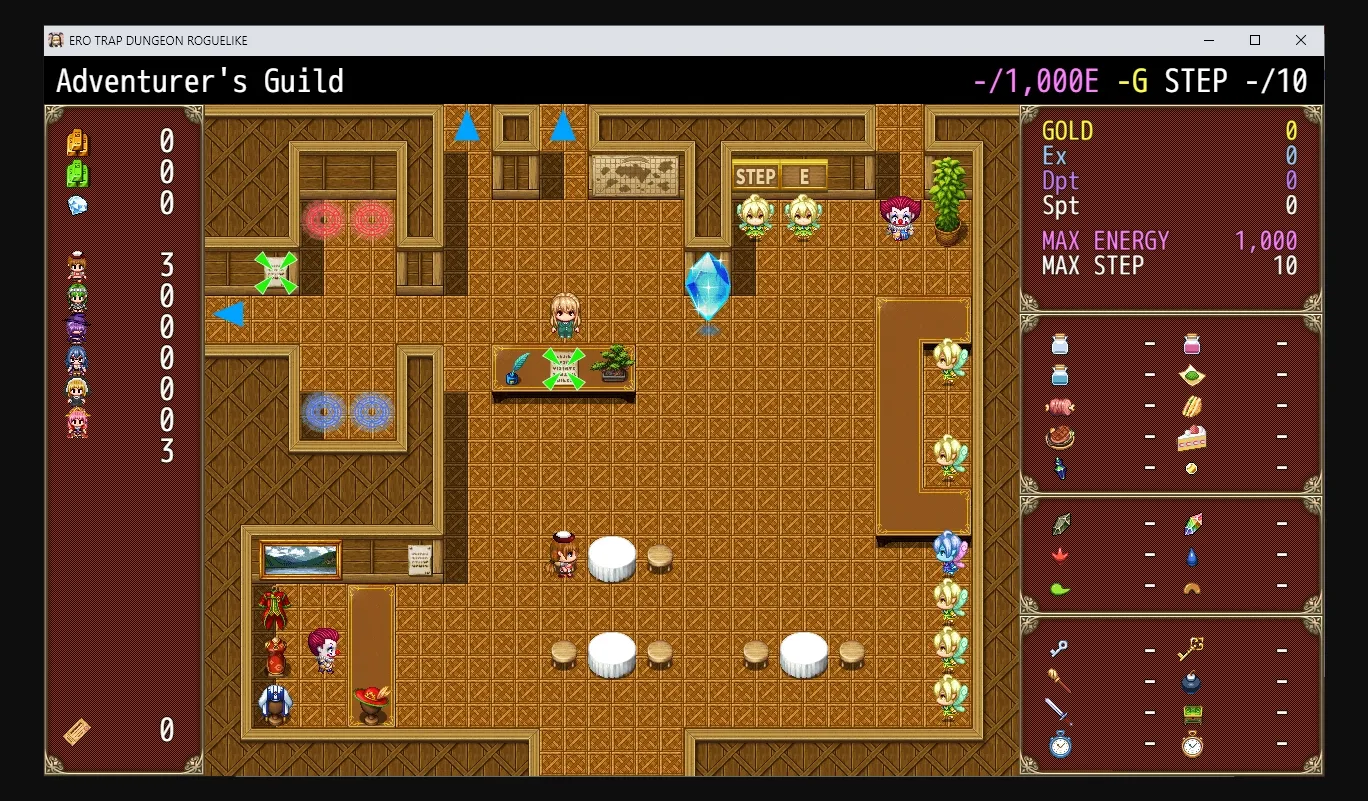Click the bomb item icon
1368x801 pixels.
(x=1191, y=681)
